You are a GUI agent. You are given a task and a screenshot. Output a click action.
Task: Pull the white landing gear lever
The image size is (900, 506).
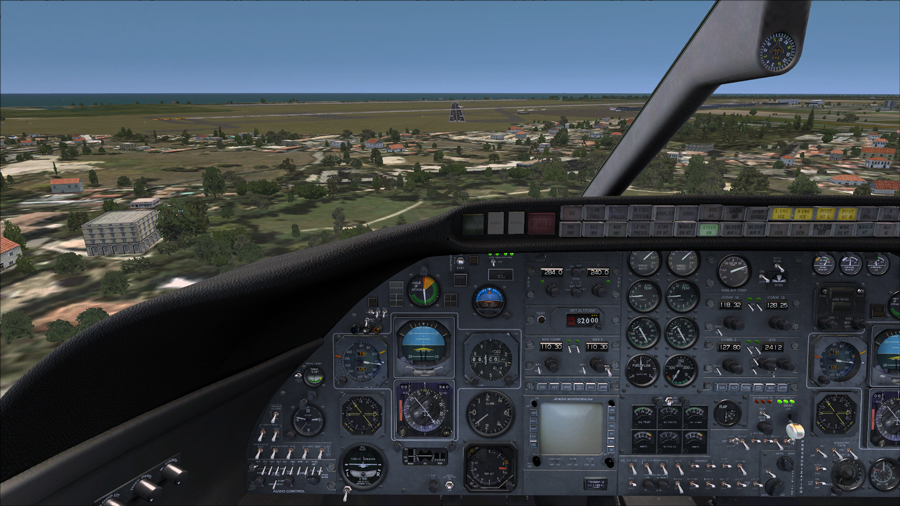coord(795,430)
